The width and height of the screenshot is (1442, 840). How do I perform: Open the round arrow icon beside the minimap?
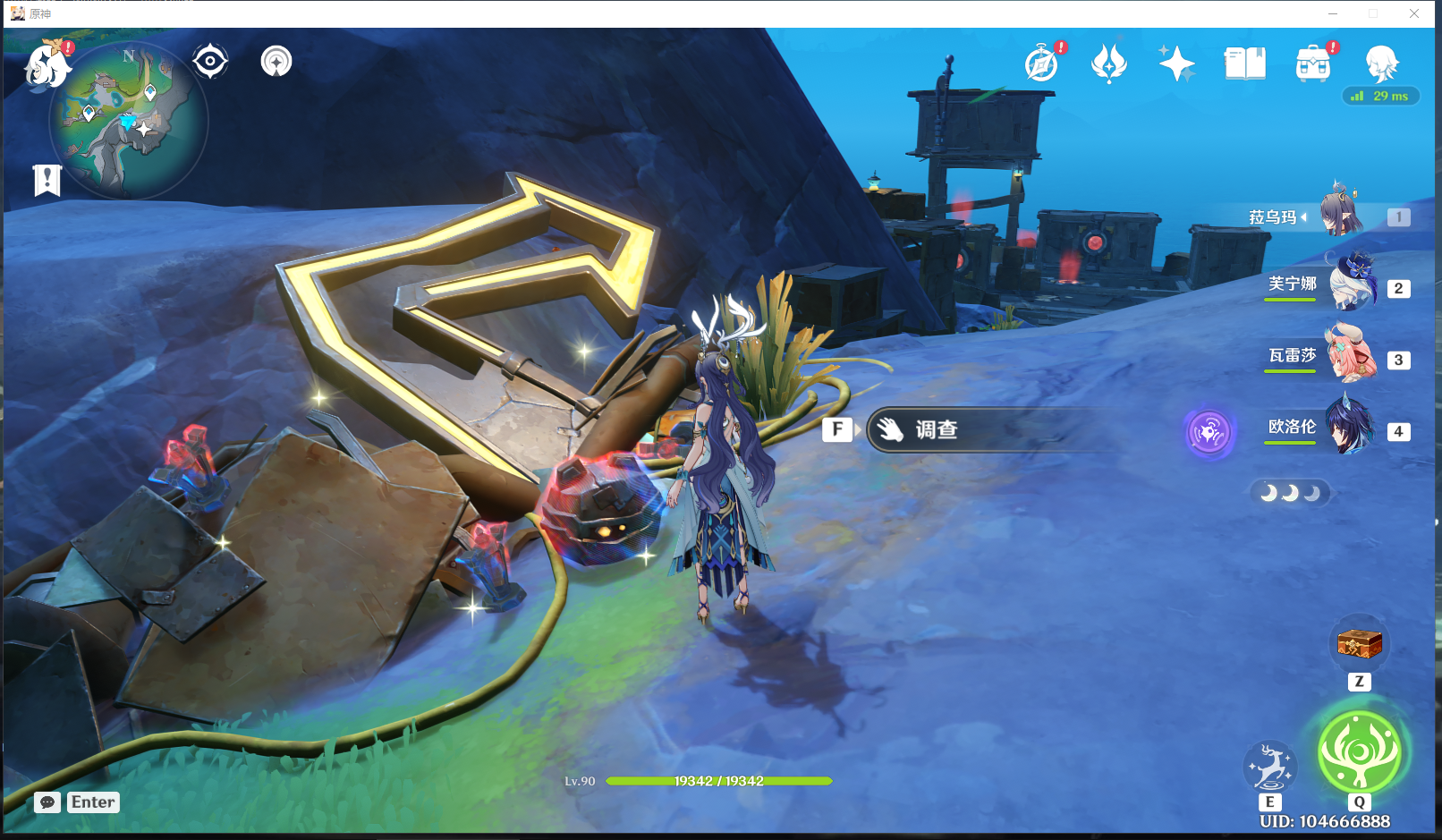(276, 62)
